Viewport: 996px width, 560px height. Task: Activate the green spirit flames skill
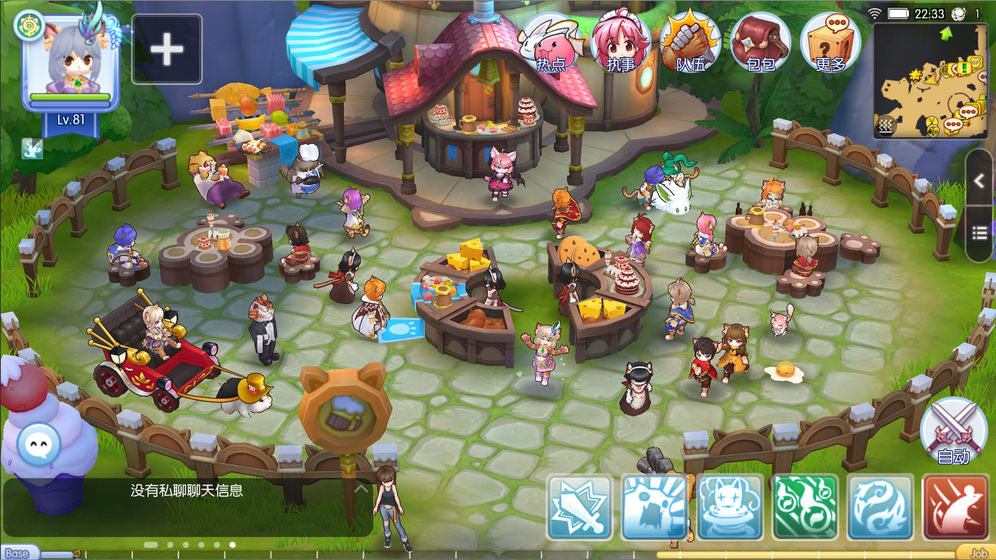804,507
